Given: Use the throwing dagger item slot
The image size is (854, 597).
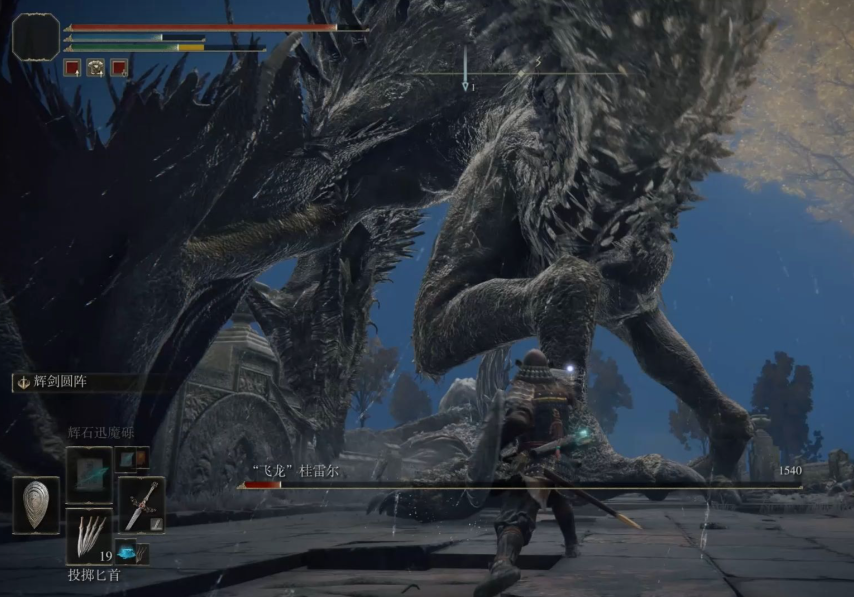Looking at the screenshot, I should tap(88, 534).
